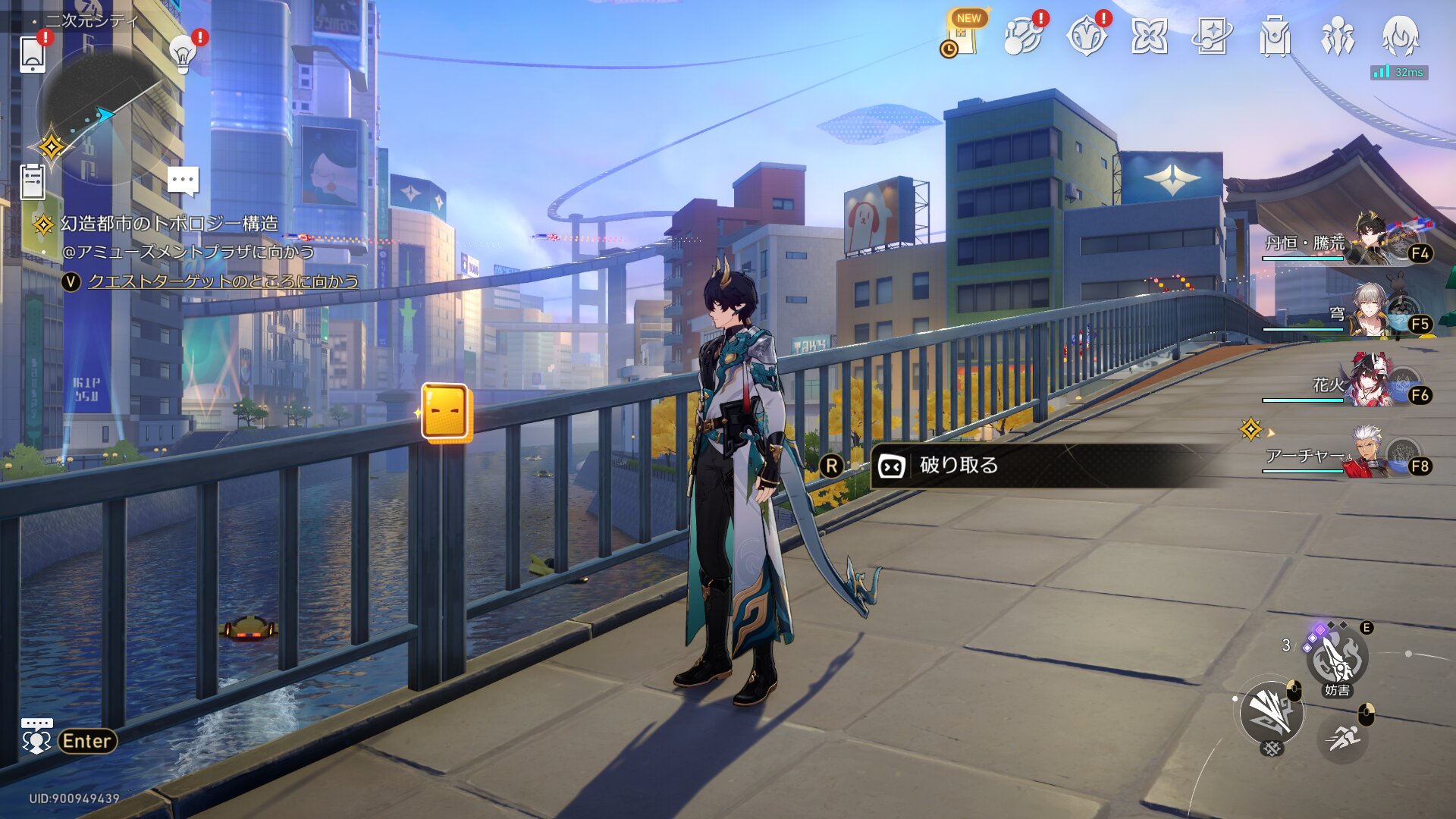Open the phone menu icon
Image resolution: width=1456 pixels, height=819 pixels.
33,54
